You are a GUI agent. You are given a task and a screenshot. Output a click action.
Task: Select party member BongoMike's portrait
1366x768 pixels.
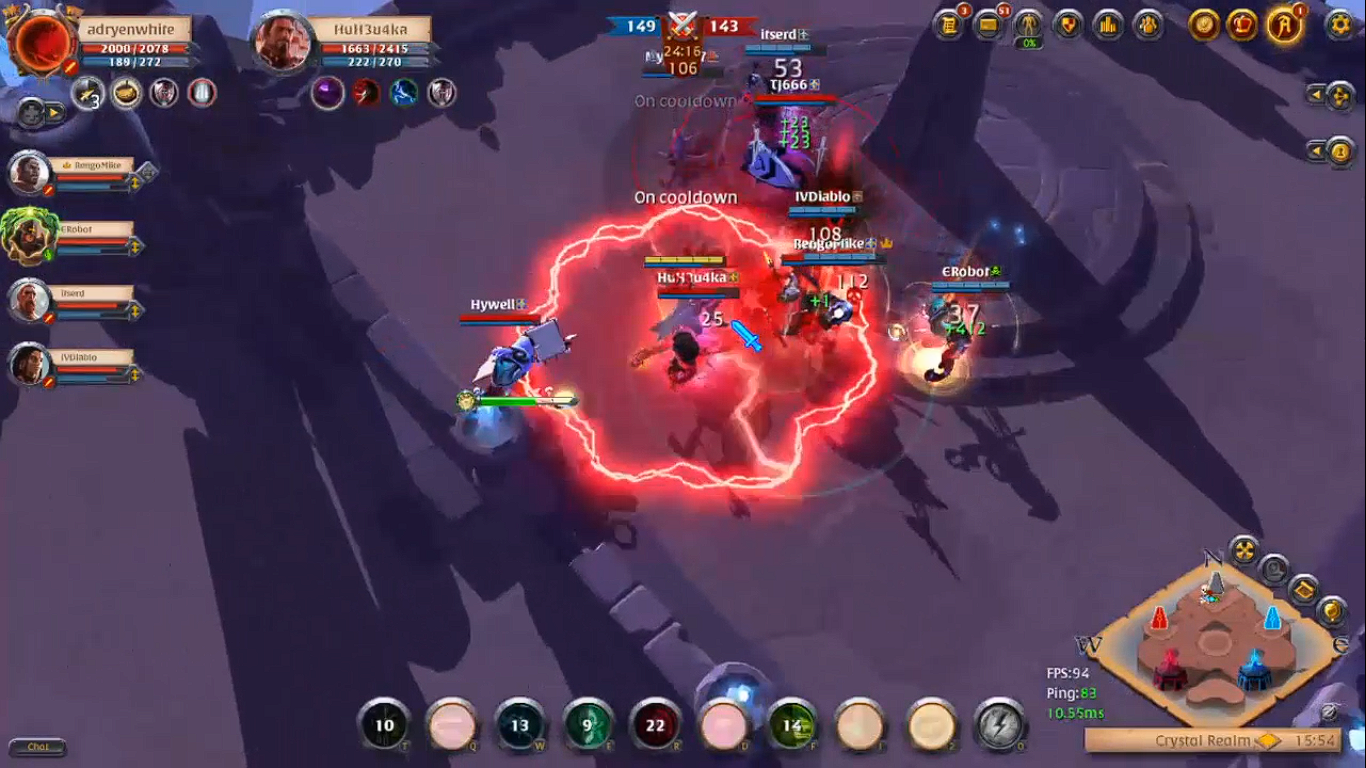point(30,174)
